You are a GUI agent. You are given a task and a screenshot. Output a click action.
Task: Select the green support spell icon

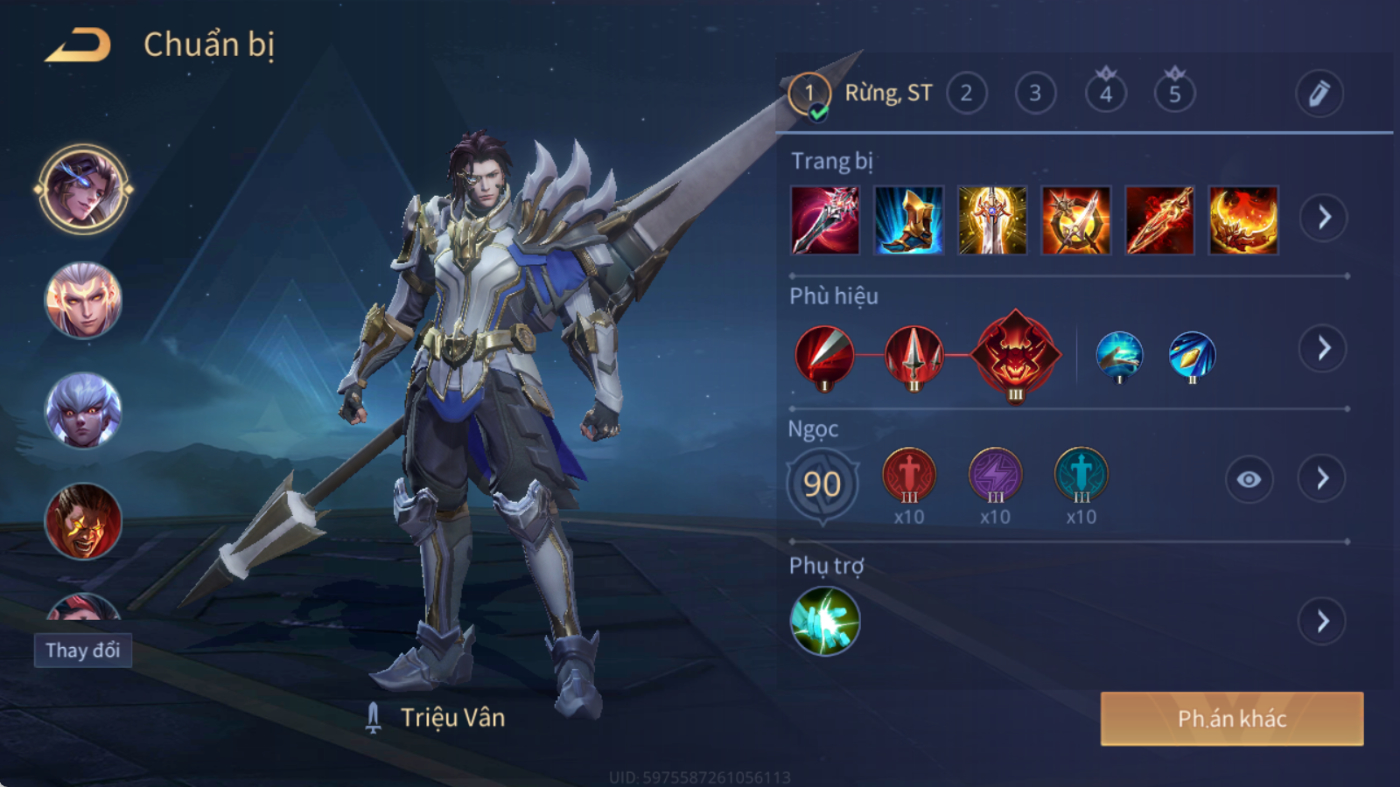pyautogui.click(x=825, y=621)
